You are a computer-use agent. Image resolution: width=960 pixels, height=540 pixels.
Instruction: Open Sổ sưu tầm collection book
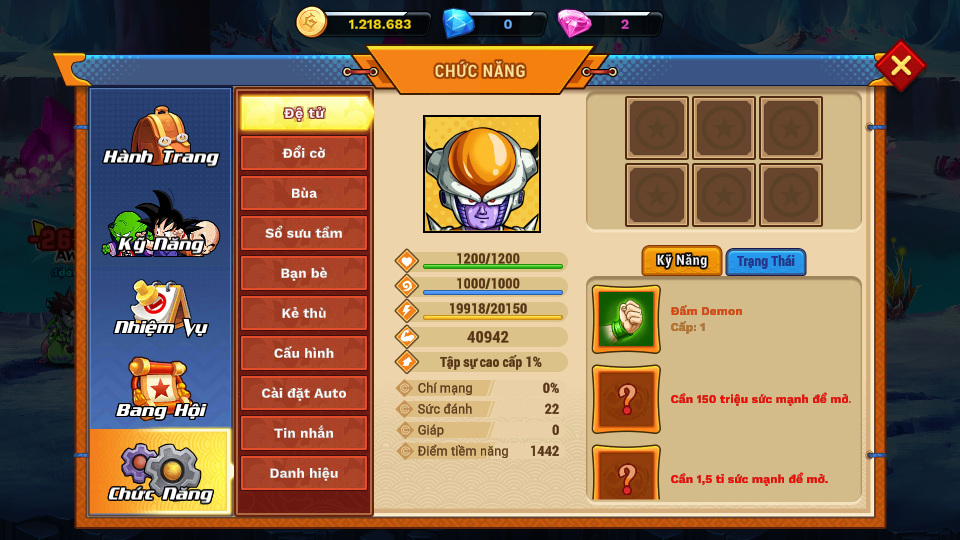[x=304, y=233]
